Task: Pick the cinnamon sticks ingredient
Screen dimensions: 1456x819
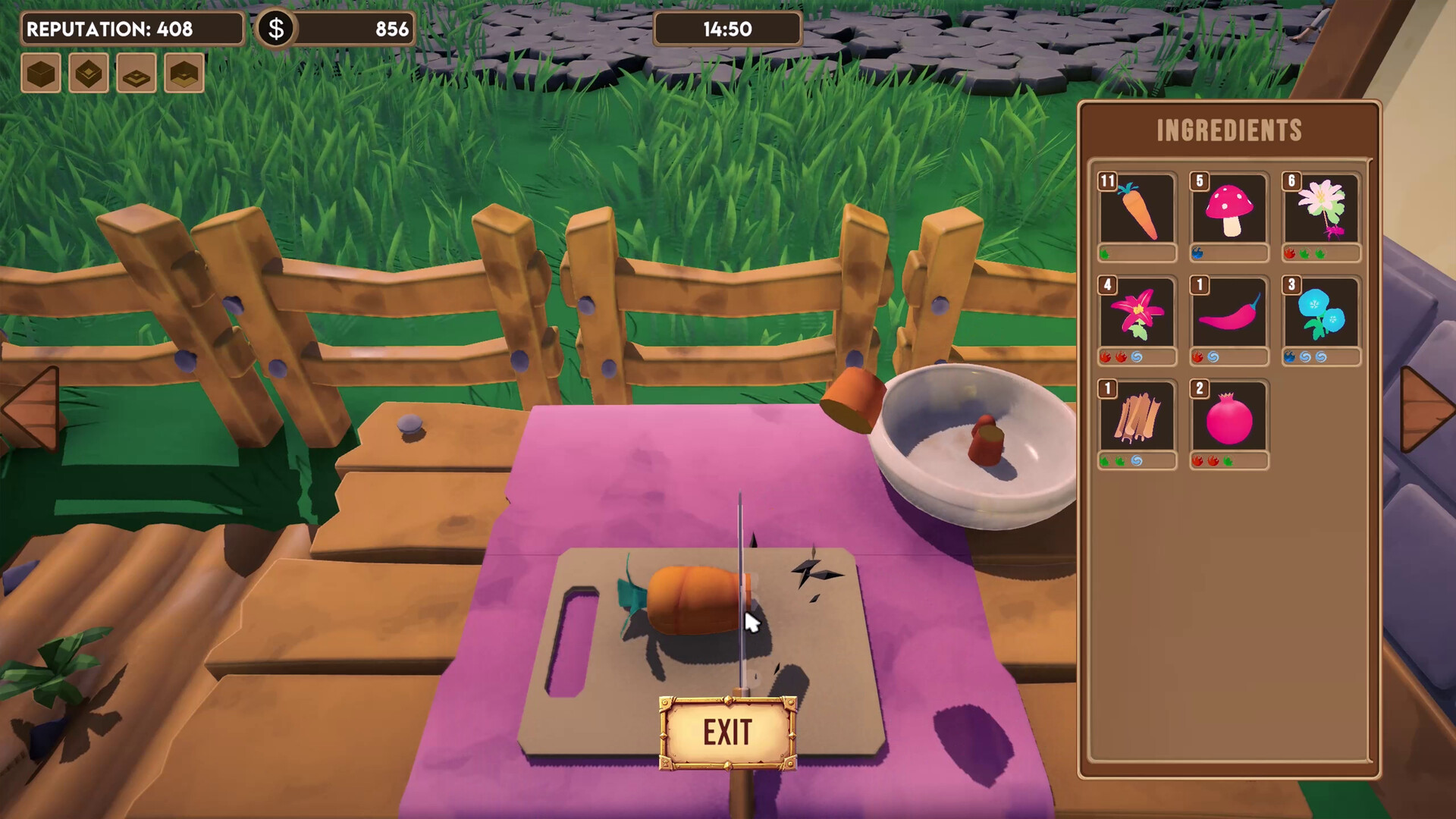Action: (x=1137, y=417)
